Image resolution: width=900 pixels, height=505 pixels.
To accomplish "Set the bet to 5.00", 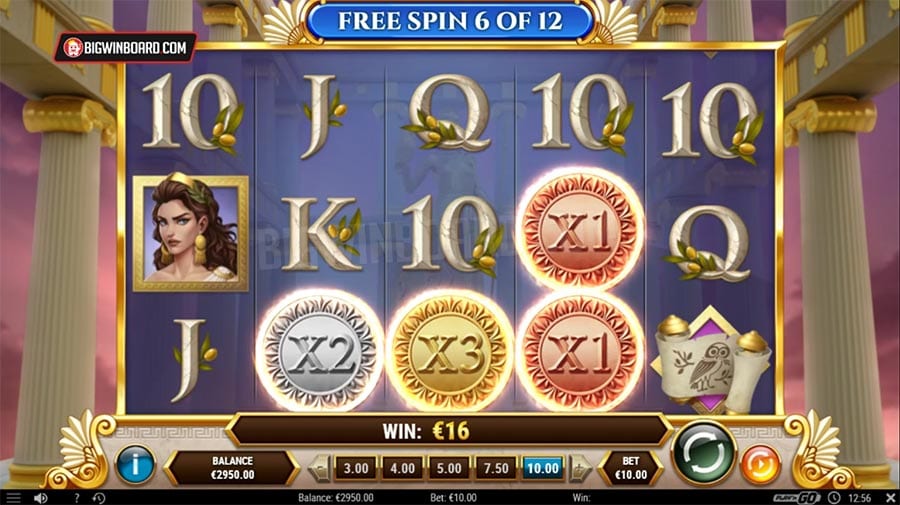I will [447, 467].
